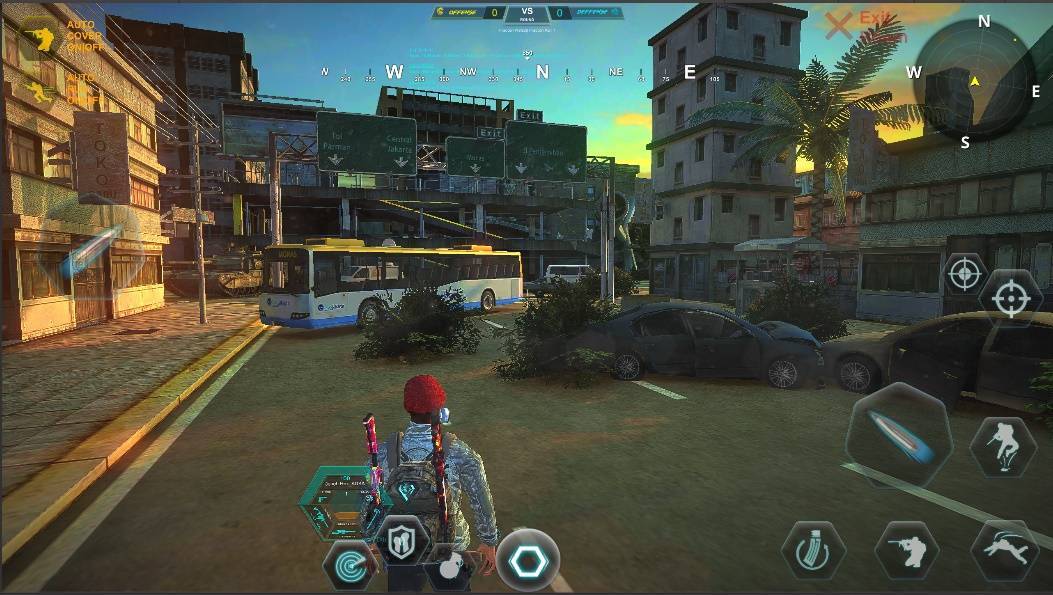
Task: Tap the jumping soldier icon
Action: coord(1002,446)
